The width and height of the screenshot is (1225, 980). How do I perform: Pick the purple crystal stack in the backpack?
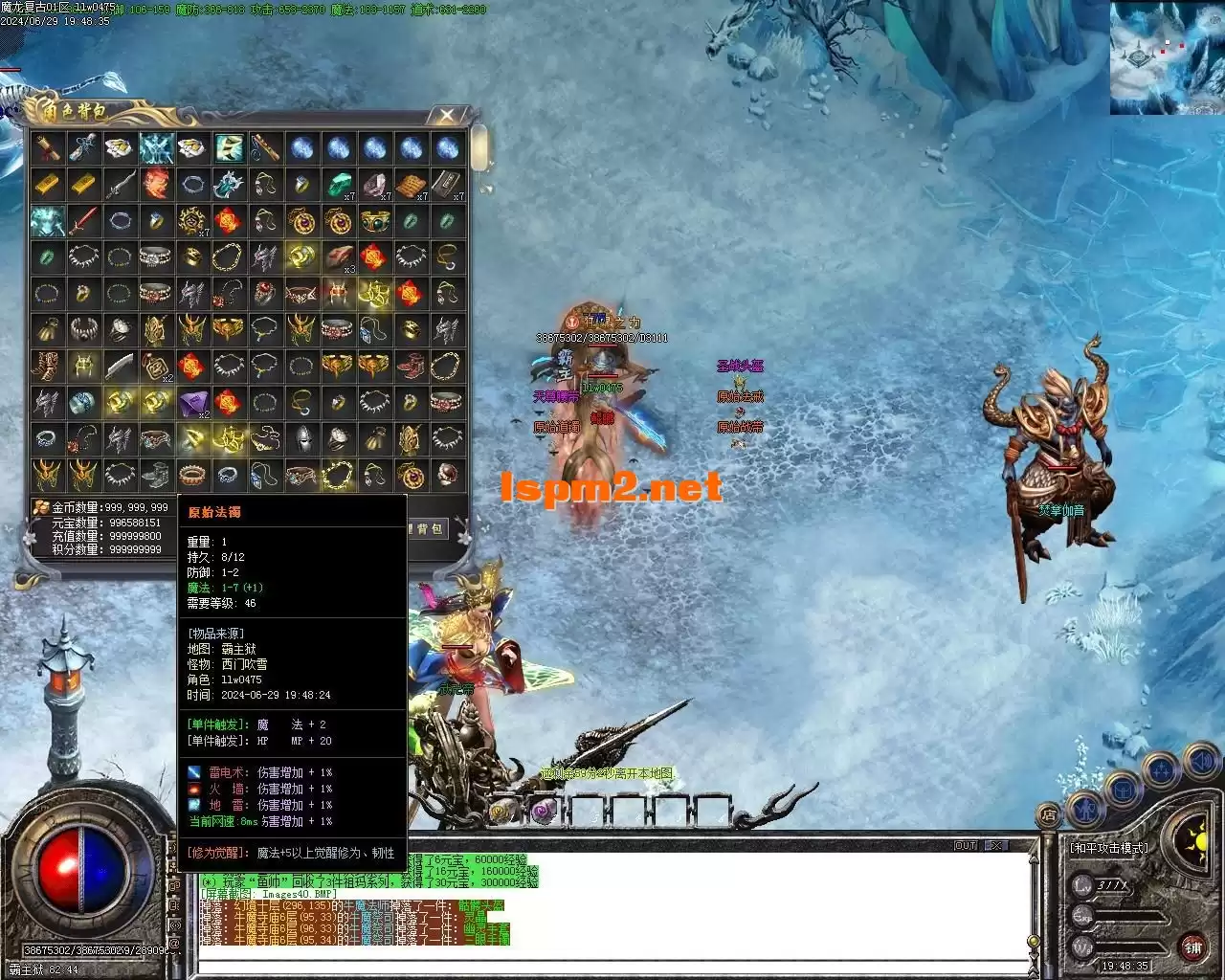191,403
